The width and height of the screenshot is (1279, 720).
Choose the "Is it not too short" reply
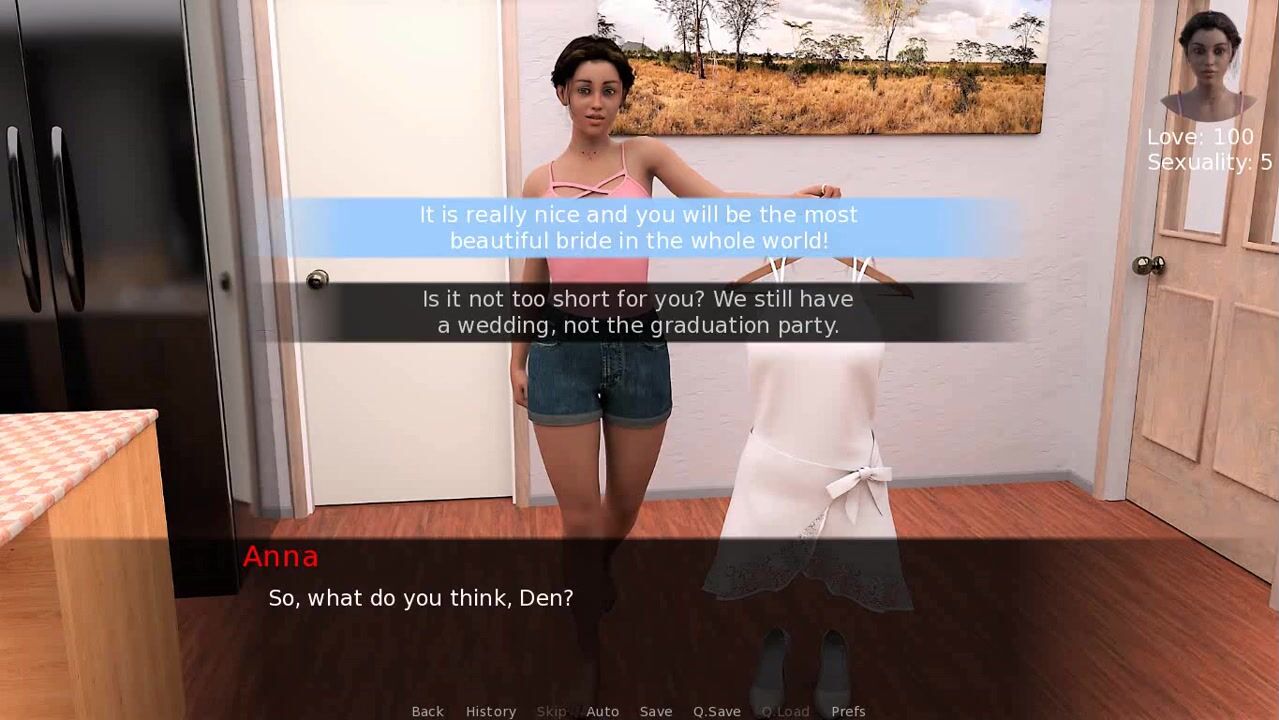click(638, 312)
